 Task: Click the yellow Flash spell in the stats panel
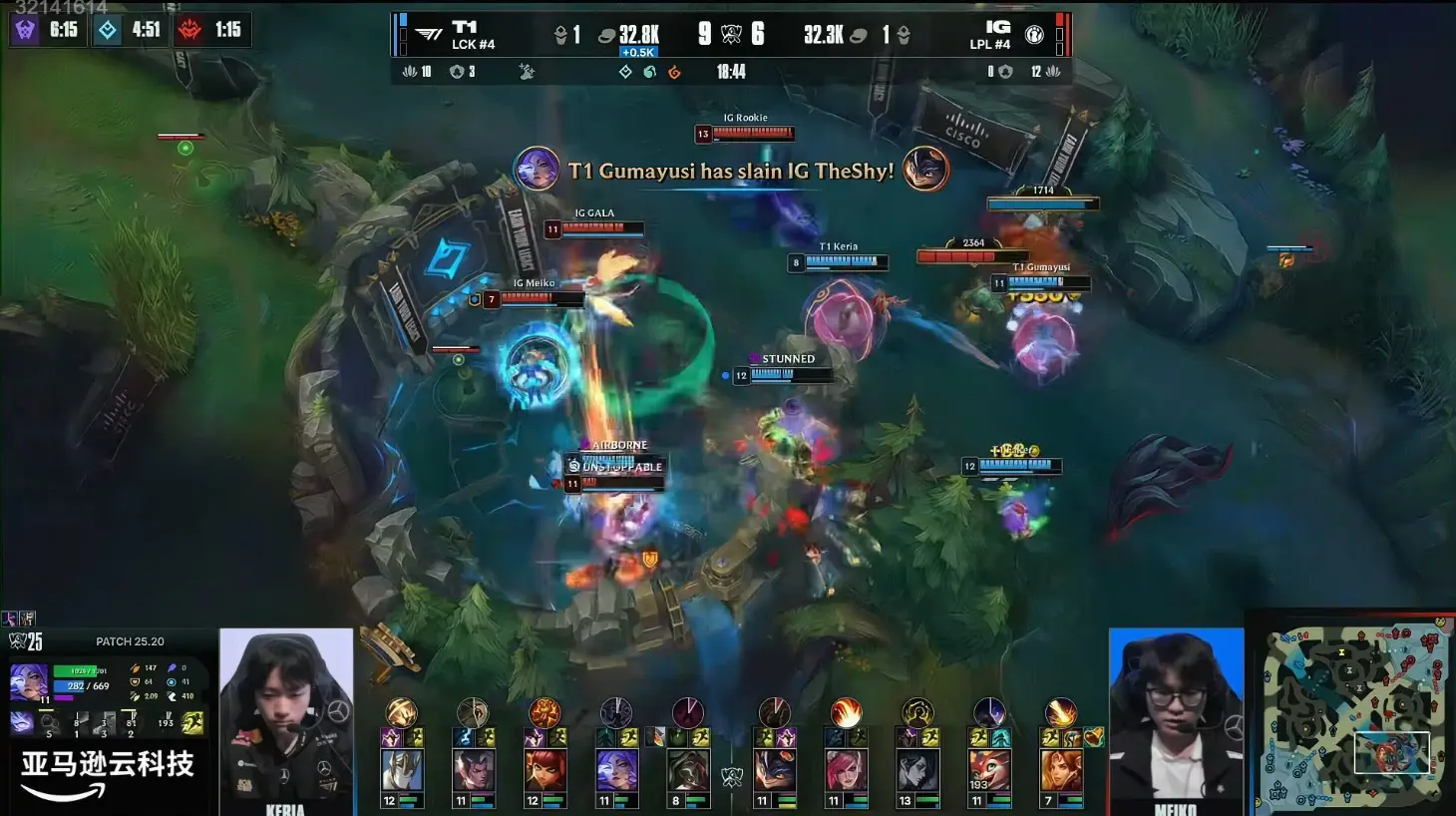point(192,722)
